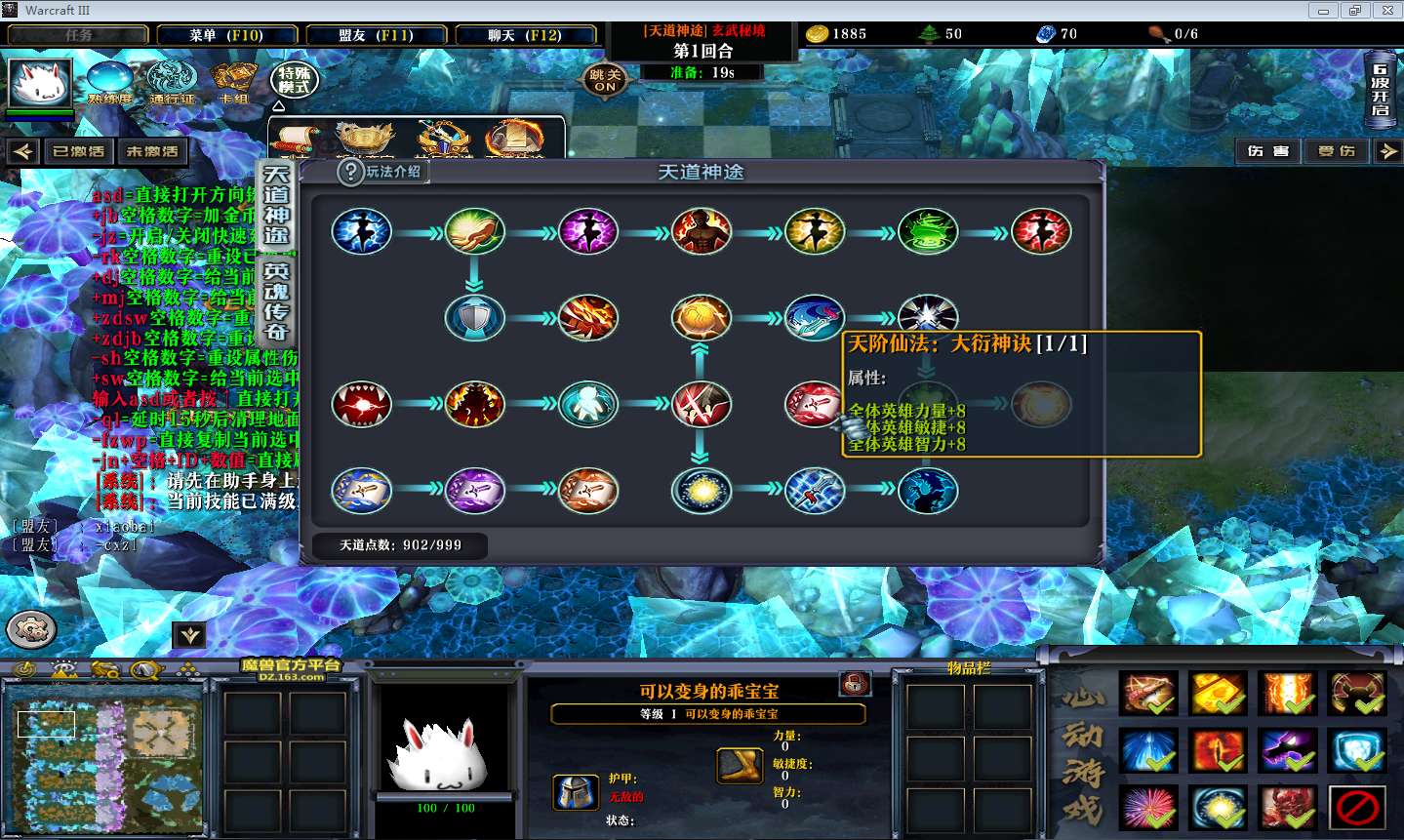Toggle the 跳关 ON skip-level switch
Viewport: 1404px width, 840px height.
[605, 80]
